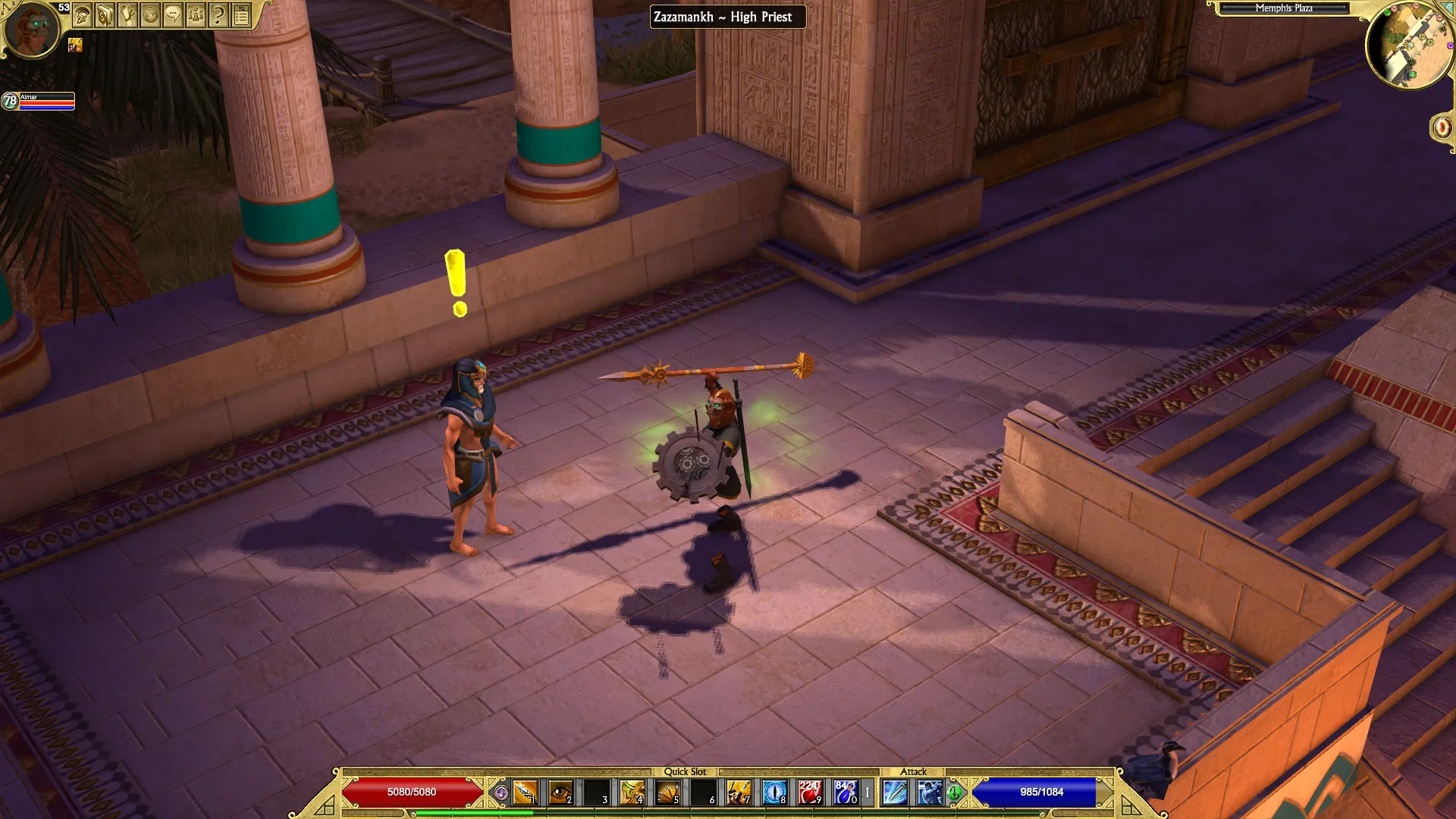Open the party members icon
The image size is (1456, 819).
tap(196, 15)
